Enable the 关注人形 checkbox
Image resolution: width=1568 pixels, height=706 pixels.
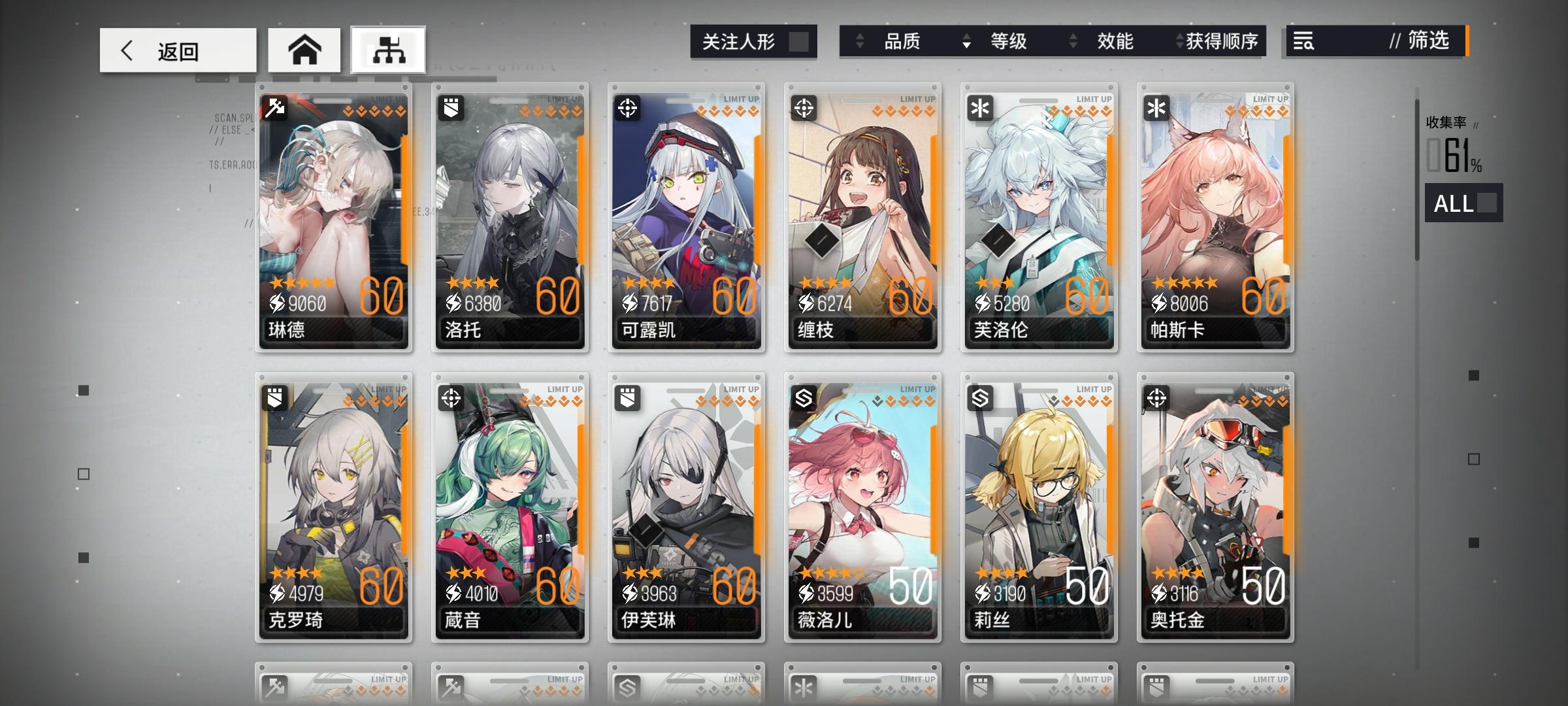801,41
